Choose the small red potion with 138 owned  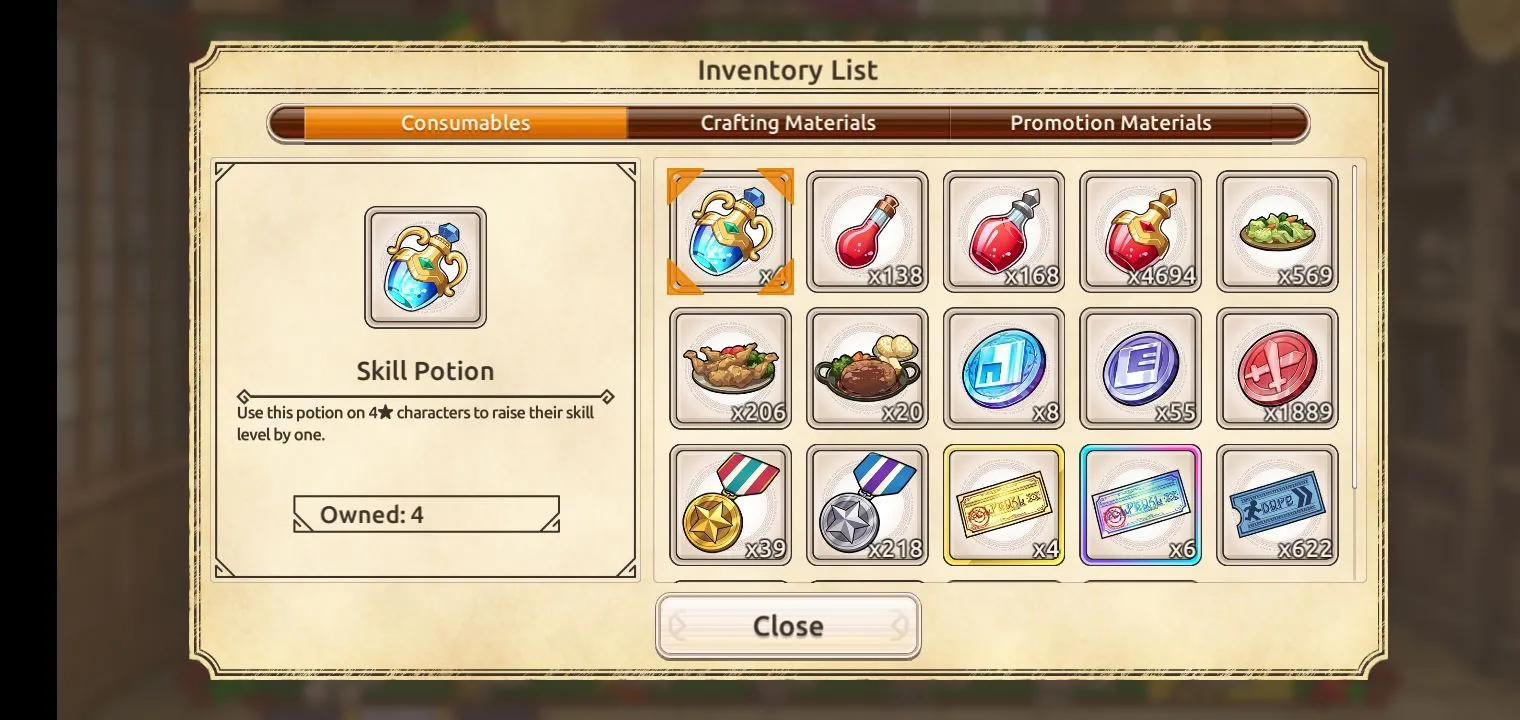867,231
